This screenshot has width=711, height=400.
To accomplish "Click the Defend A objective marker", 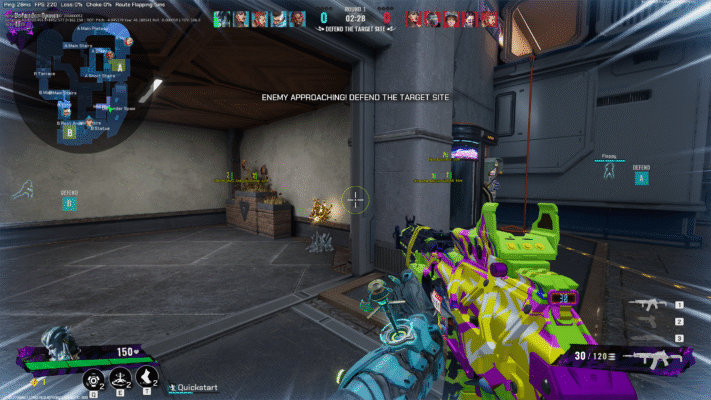I will [641, 178].
